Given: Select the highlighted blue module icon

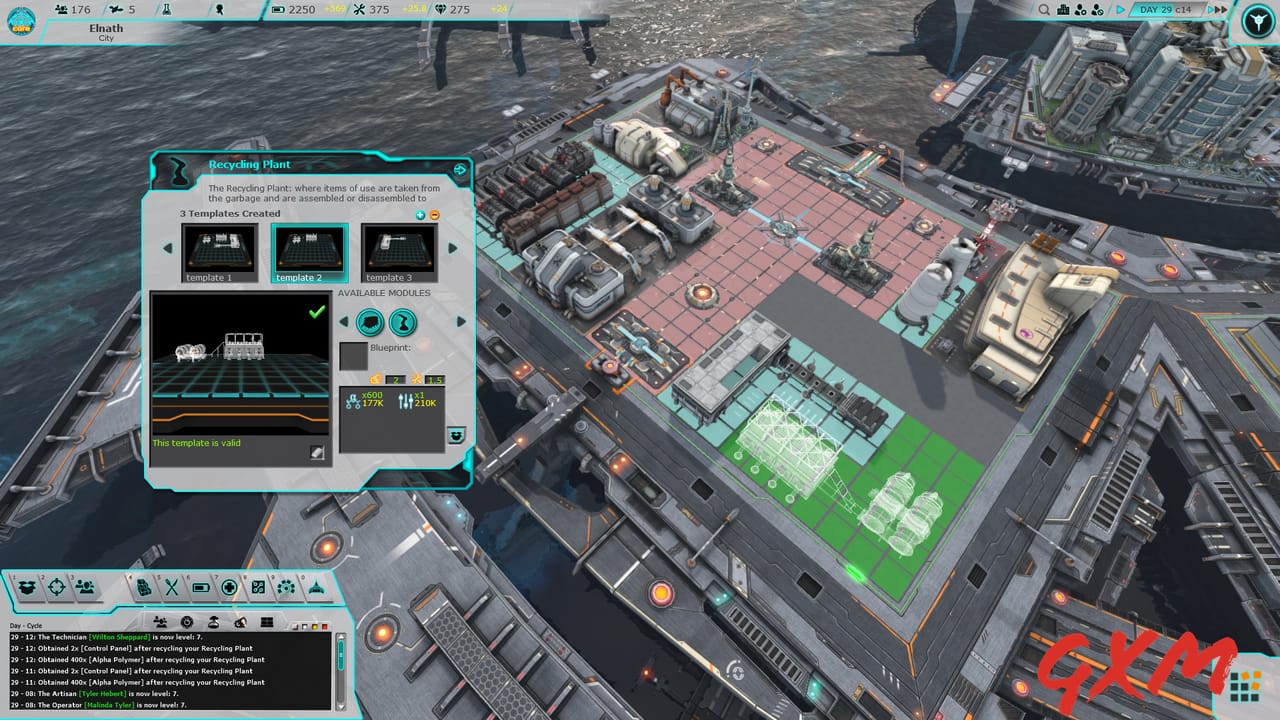Looking at the screenshot, I should (403, 322).
